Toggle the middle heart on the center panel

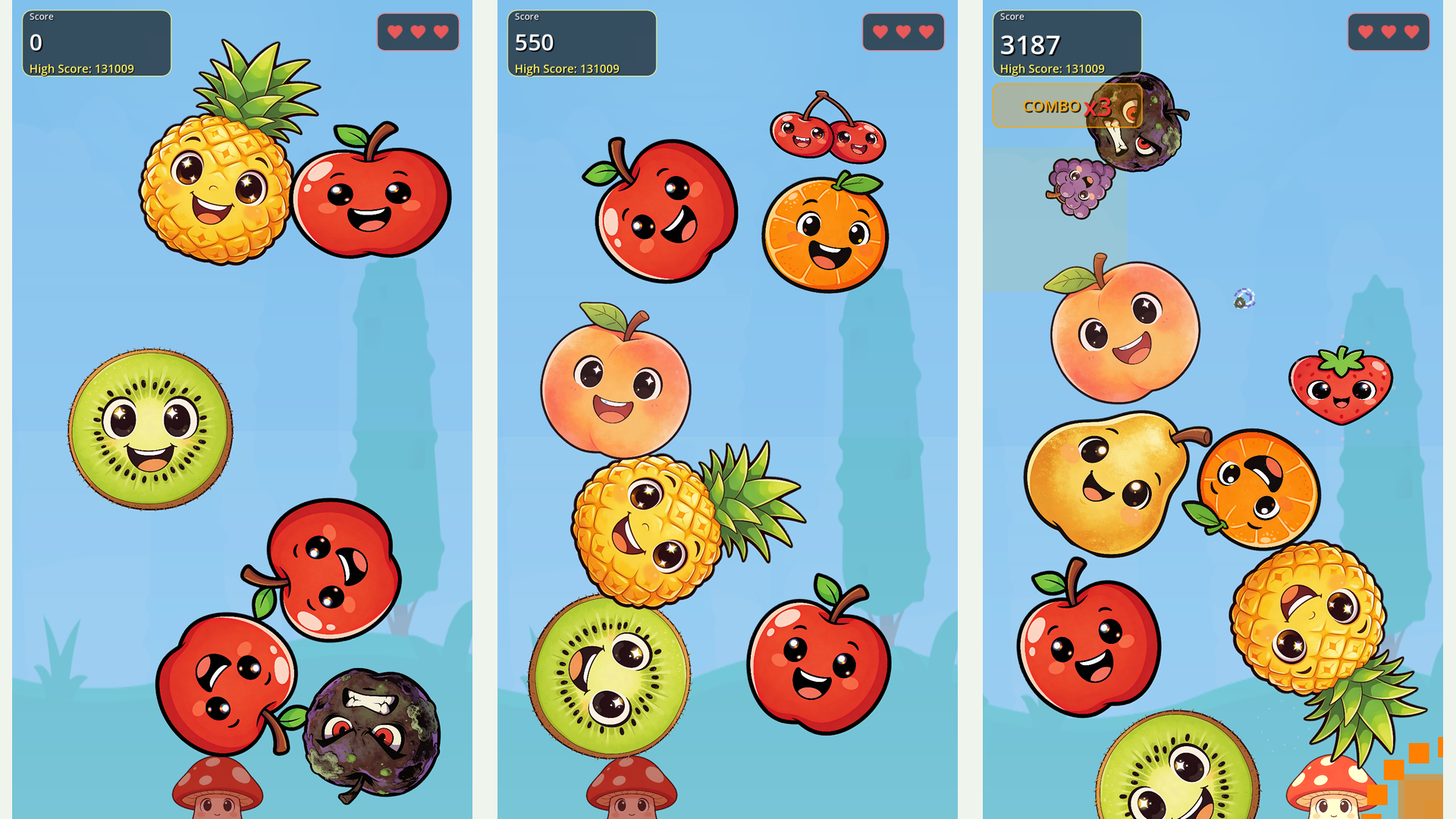(902, 32)
